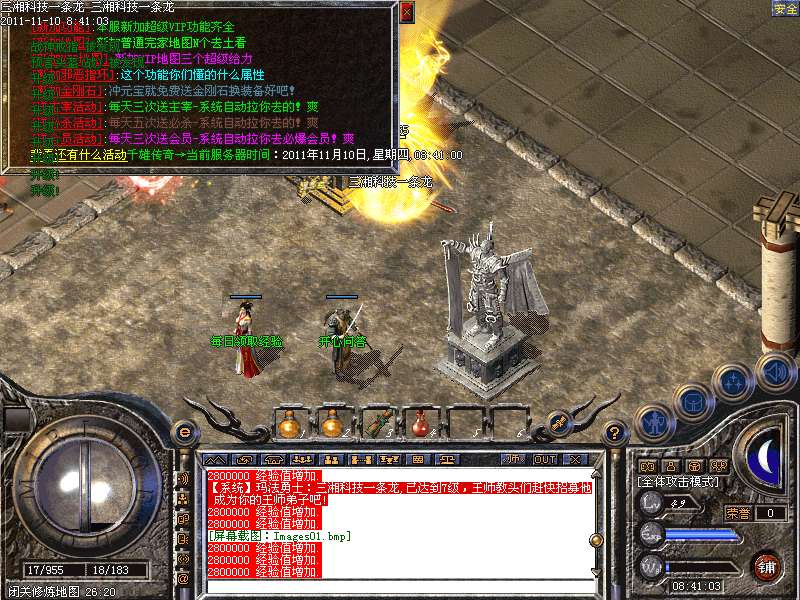Click the X button above the chat log
The image size is (800, 600).
574,459
